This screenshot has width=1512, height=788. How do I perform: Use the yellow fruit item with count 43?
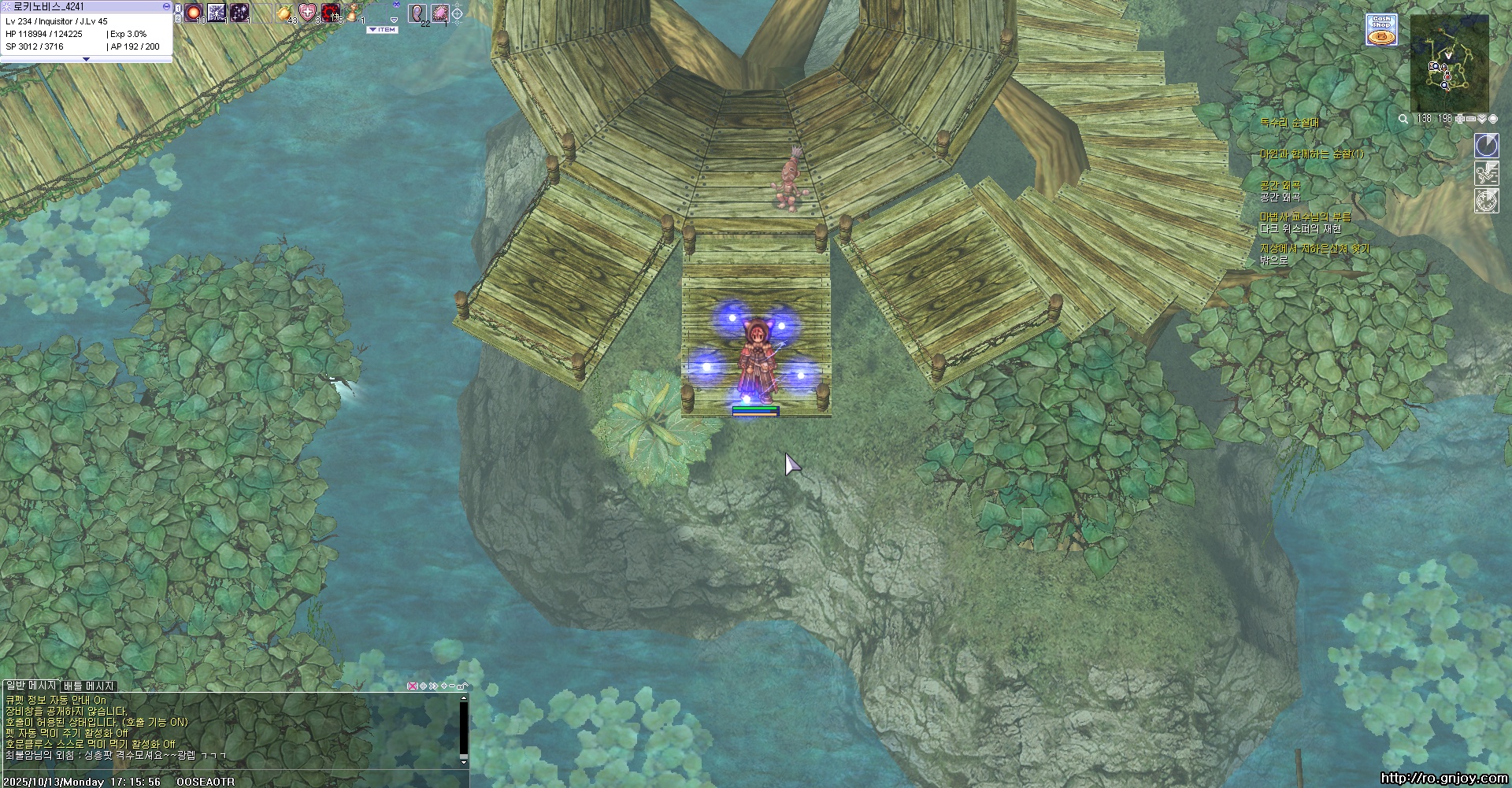(285, 13)
